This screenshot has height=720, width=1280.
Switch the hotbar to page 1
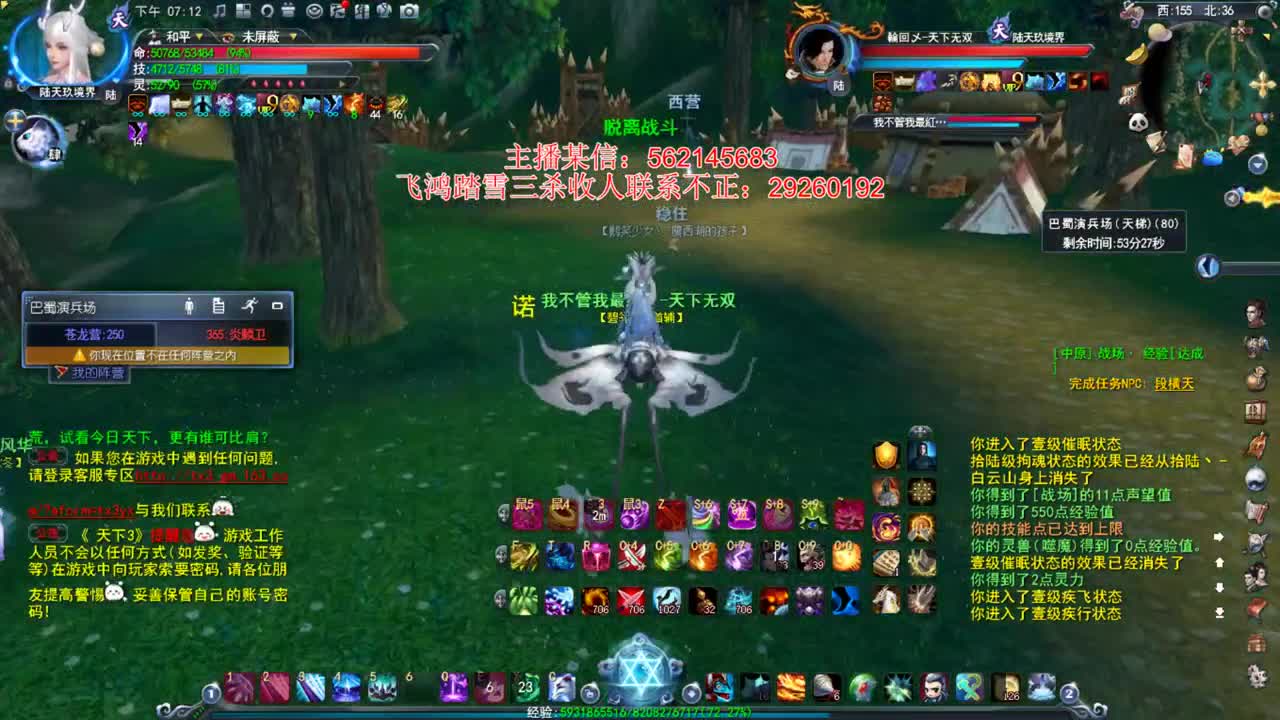212,694
